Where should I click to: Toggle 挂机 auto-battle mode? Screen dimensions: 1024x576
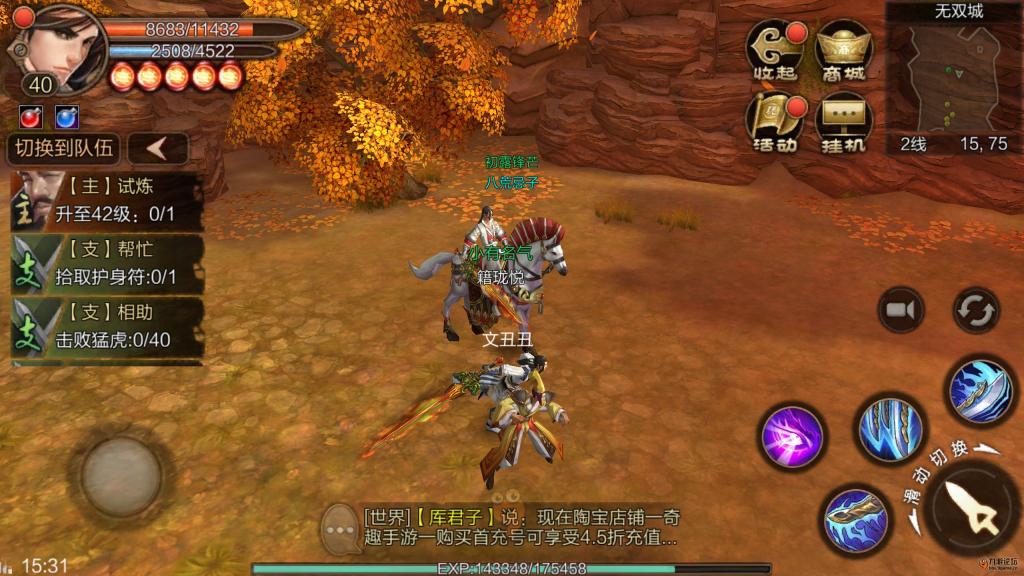point(845,124)
